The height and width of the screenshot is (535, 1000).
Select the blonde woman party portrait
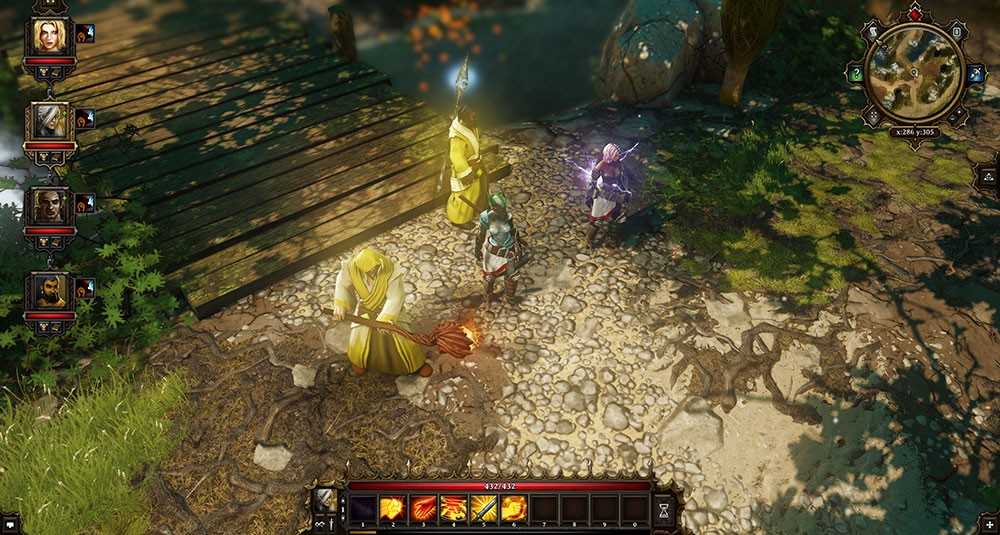tap(48, 36)
